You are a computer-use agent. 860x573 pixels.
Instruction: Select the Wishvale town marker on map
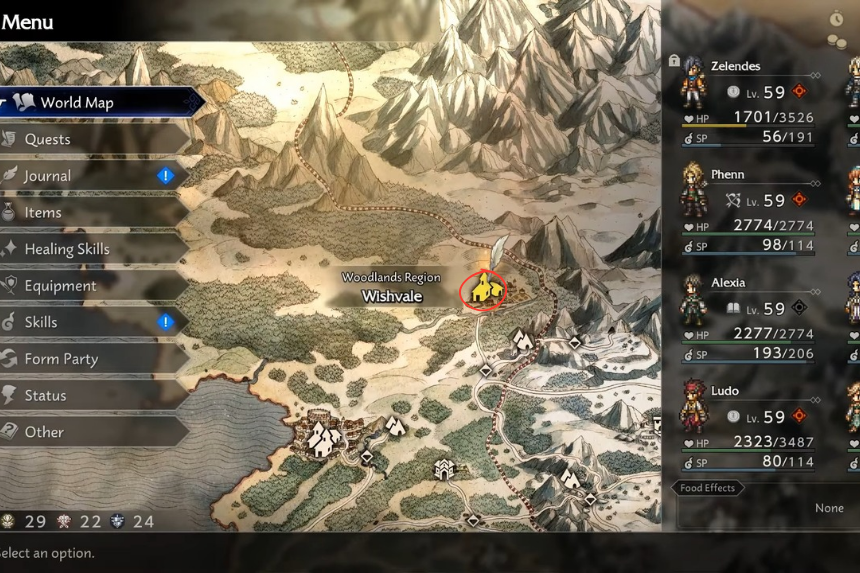tap(484, 289)
